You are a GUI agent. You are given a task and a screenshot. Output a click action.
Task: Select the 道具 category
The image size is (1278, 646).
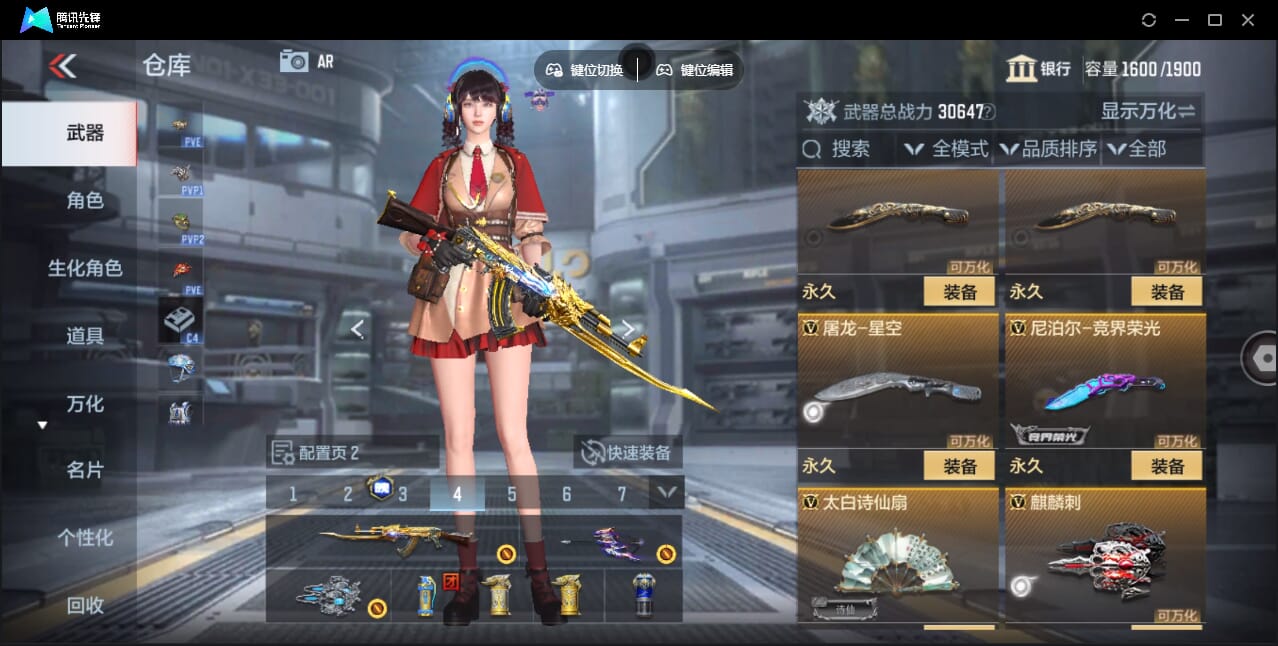(85, 336)
